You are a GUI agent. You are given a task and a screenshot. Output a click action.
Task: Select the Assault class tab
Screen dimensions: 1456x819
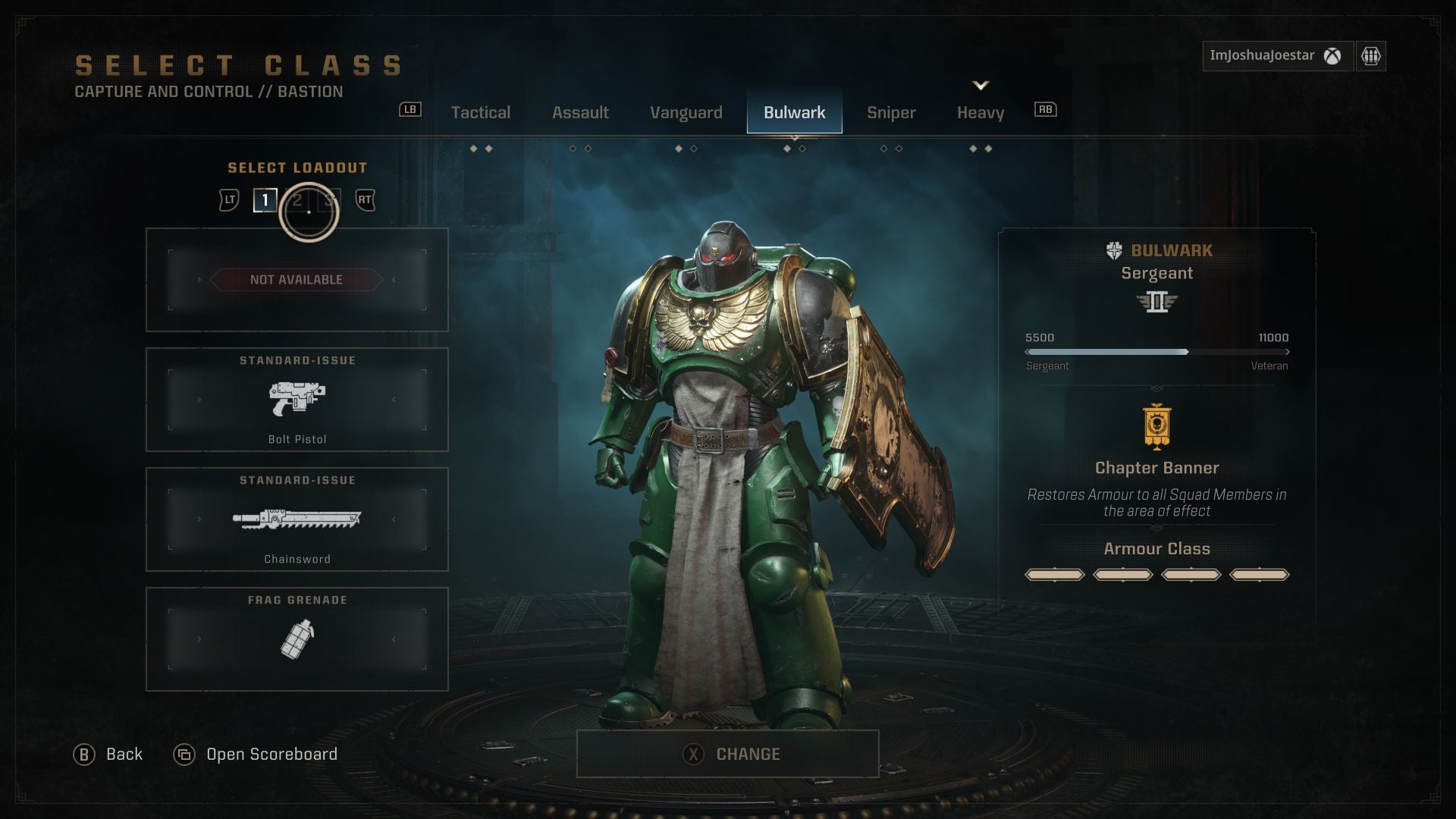(x=580, y=112)
